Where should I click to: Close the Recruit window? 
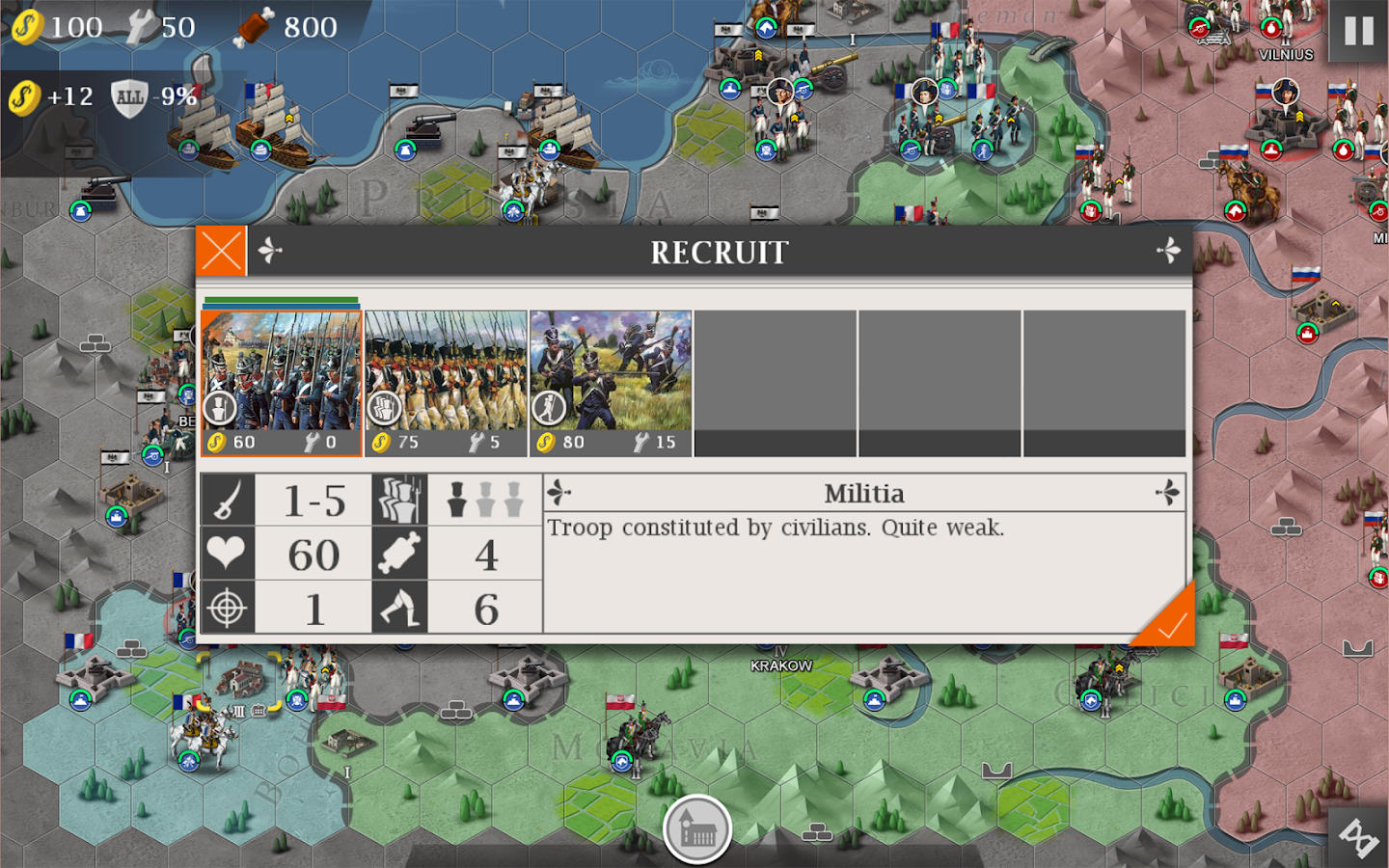pos(221,251)
